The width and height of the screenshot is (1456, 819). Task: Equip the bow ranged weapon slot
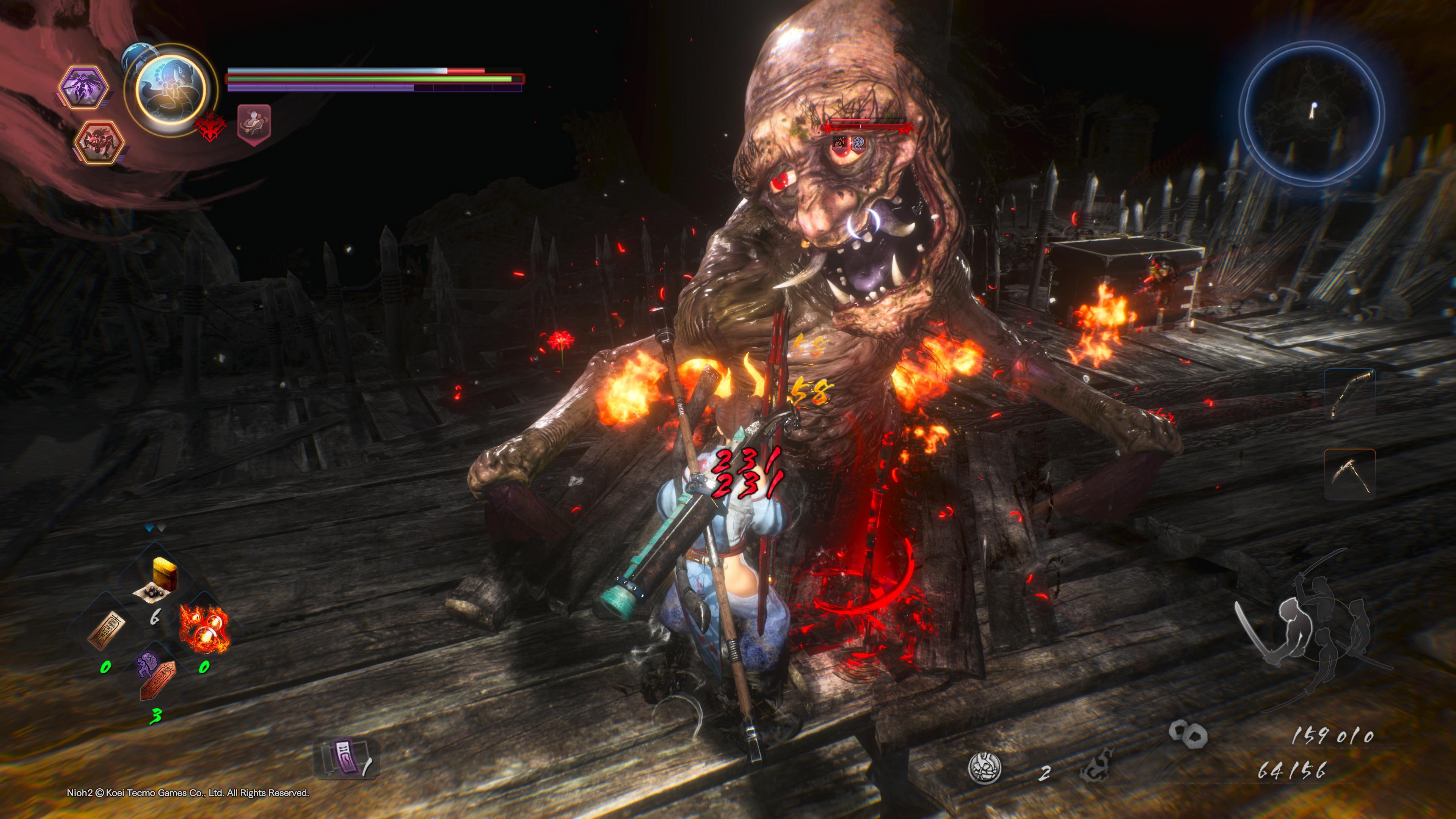point(1350,394)
